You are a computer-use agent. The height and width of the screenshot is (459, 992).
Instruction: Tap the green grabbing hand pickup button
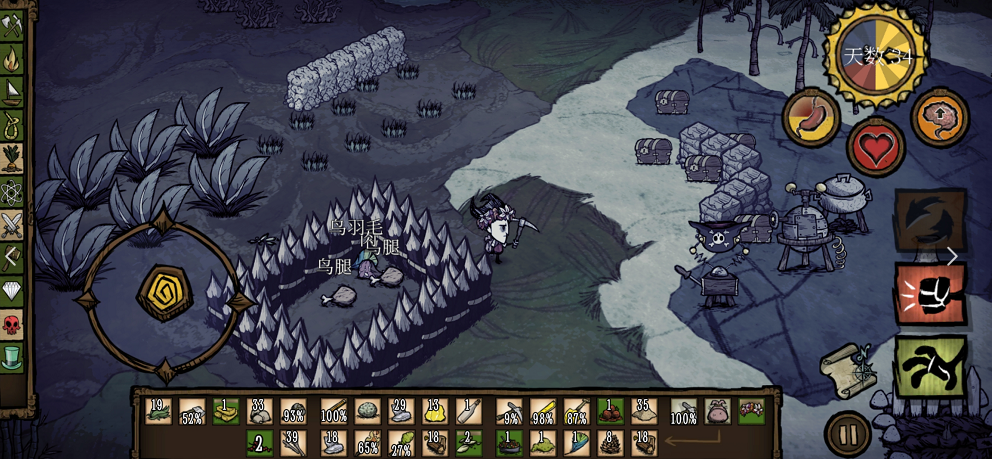click(x=930, y=366)
